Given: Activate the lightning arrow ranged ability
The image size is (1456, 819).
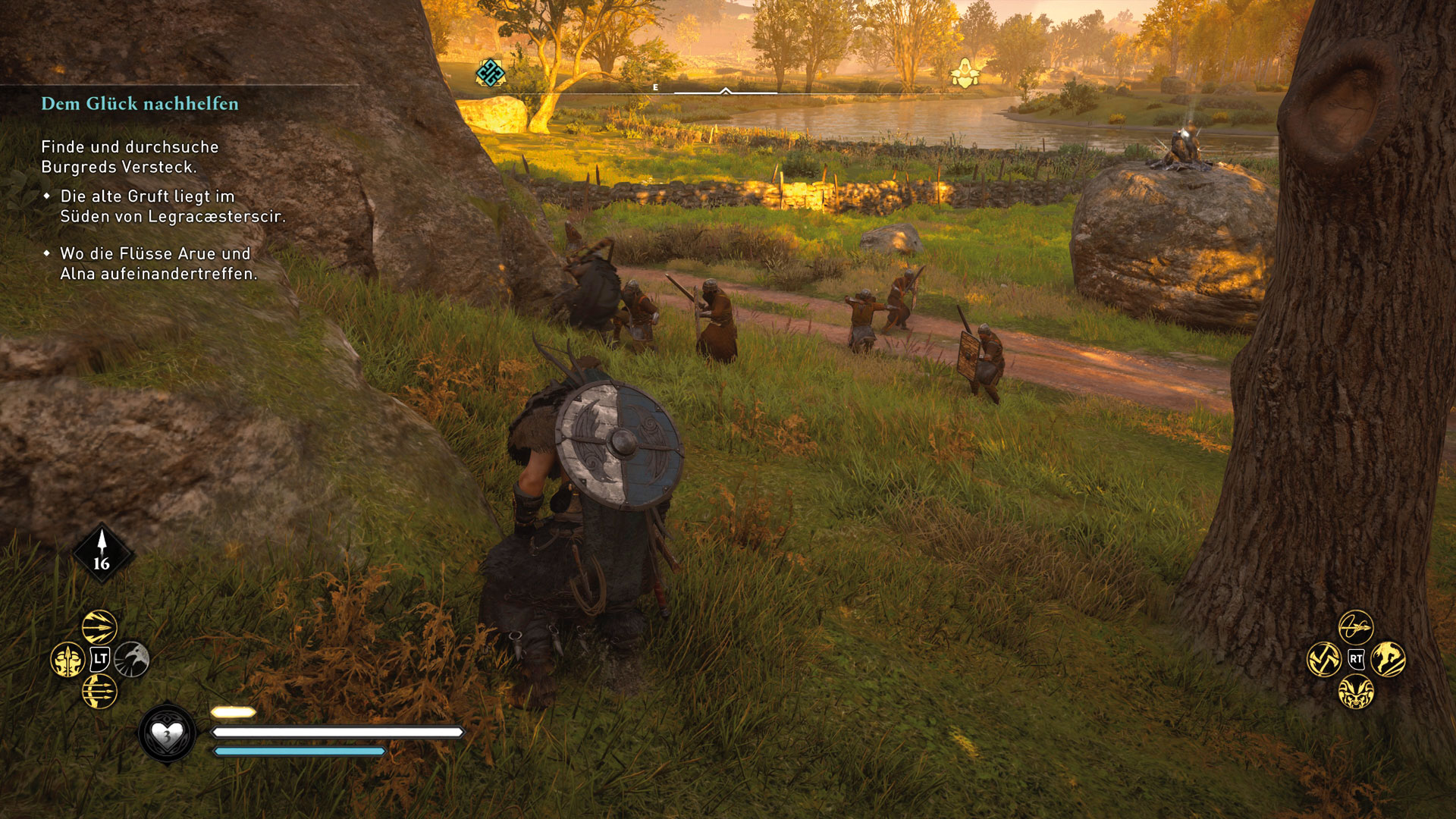Looking at the screenshot, I should click(99, 627).
